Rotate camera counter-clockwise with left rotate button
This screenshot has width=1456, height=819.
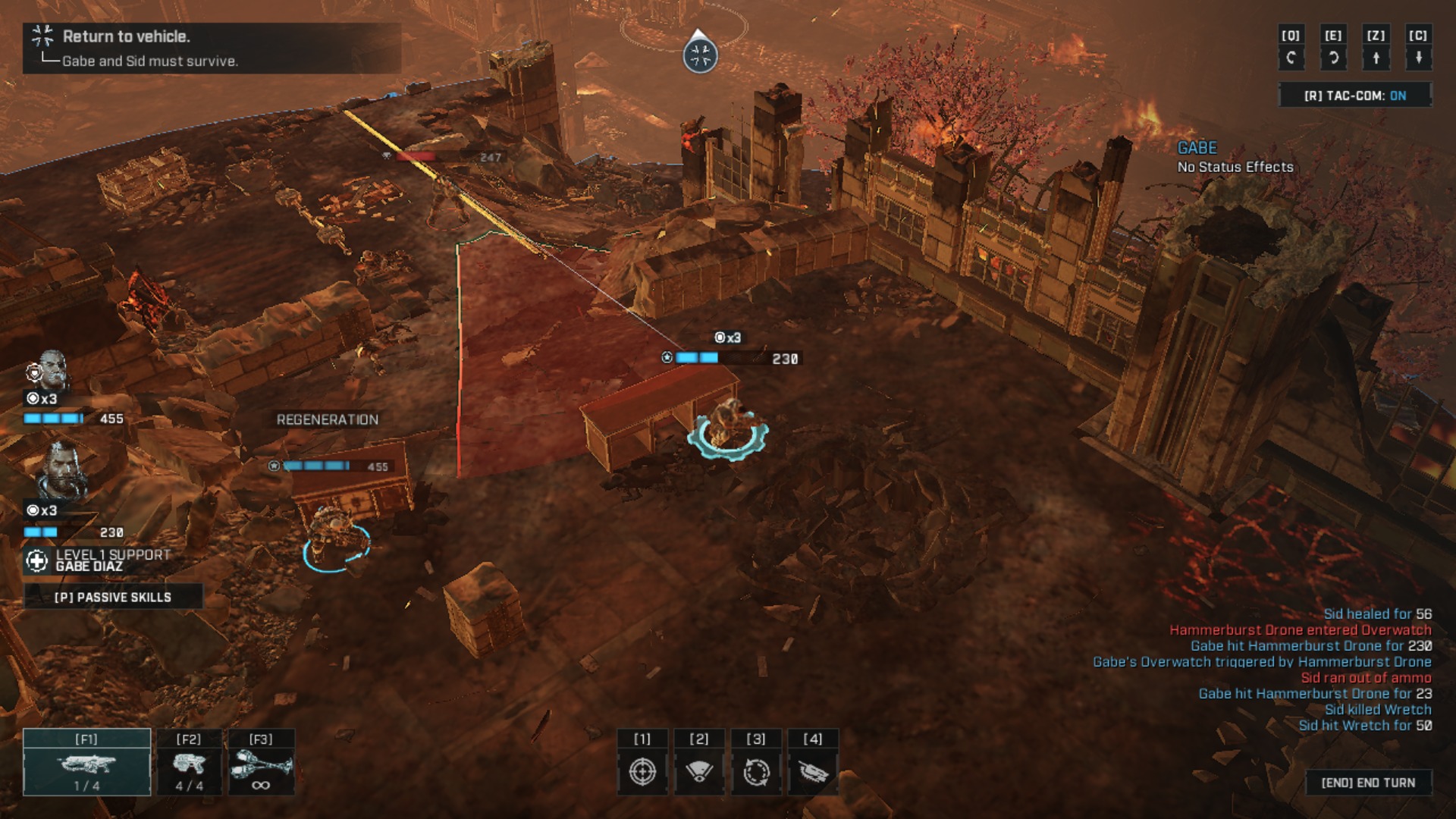pos(1291,57)
